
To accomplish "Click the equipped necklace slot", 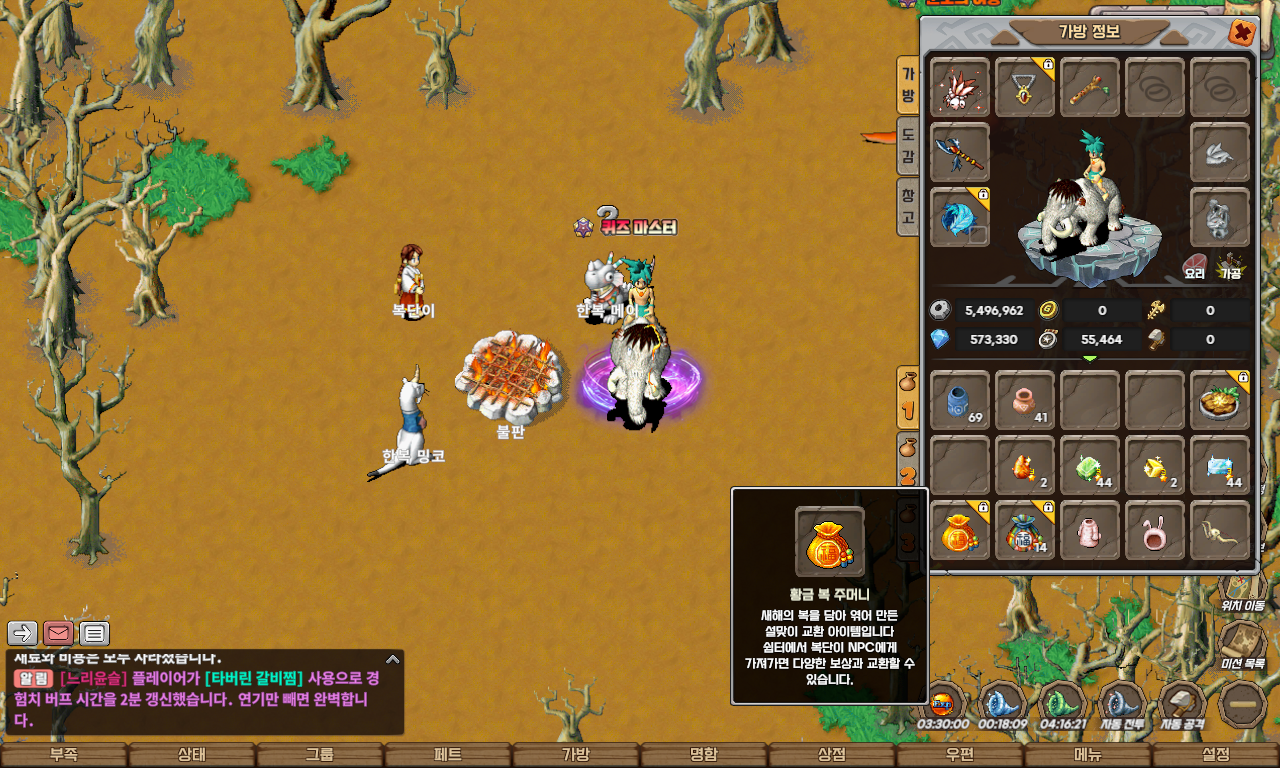I will click(1025, 87).
